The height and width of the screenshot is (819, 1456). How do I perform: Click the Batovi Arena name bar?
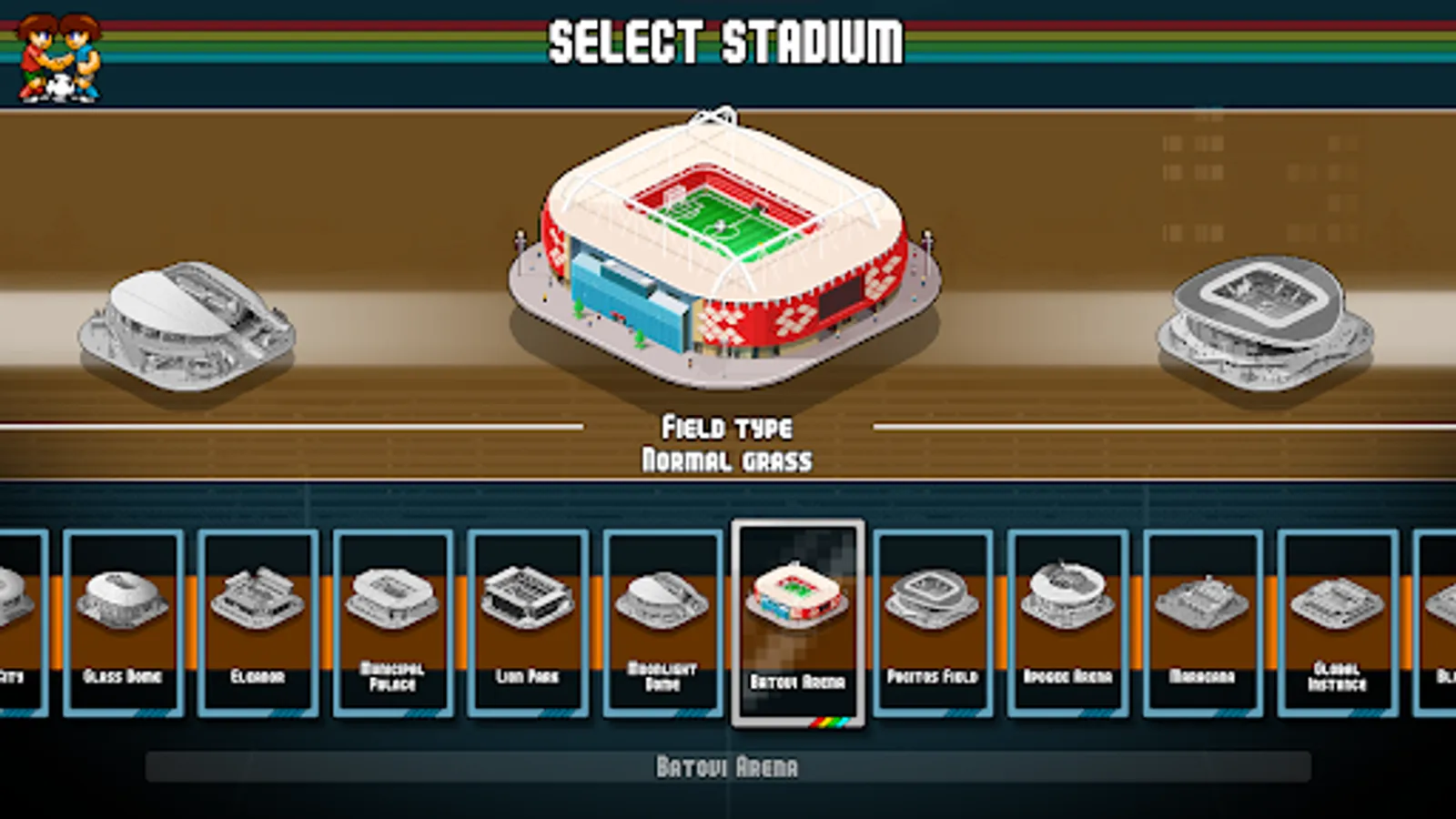(726, 767)
